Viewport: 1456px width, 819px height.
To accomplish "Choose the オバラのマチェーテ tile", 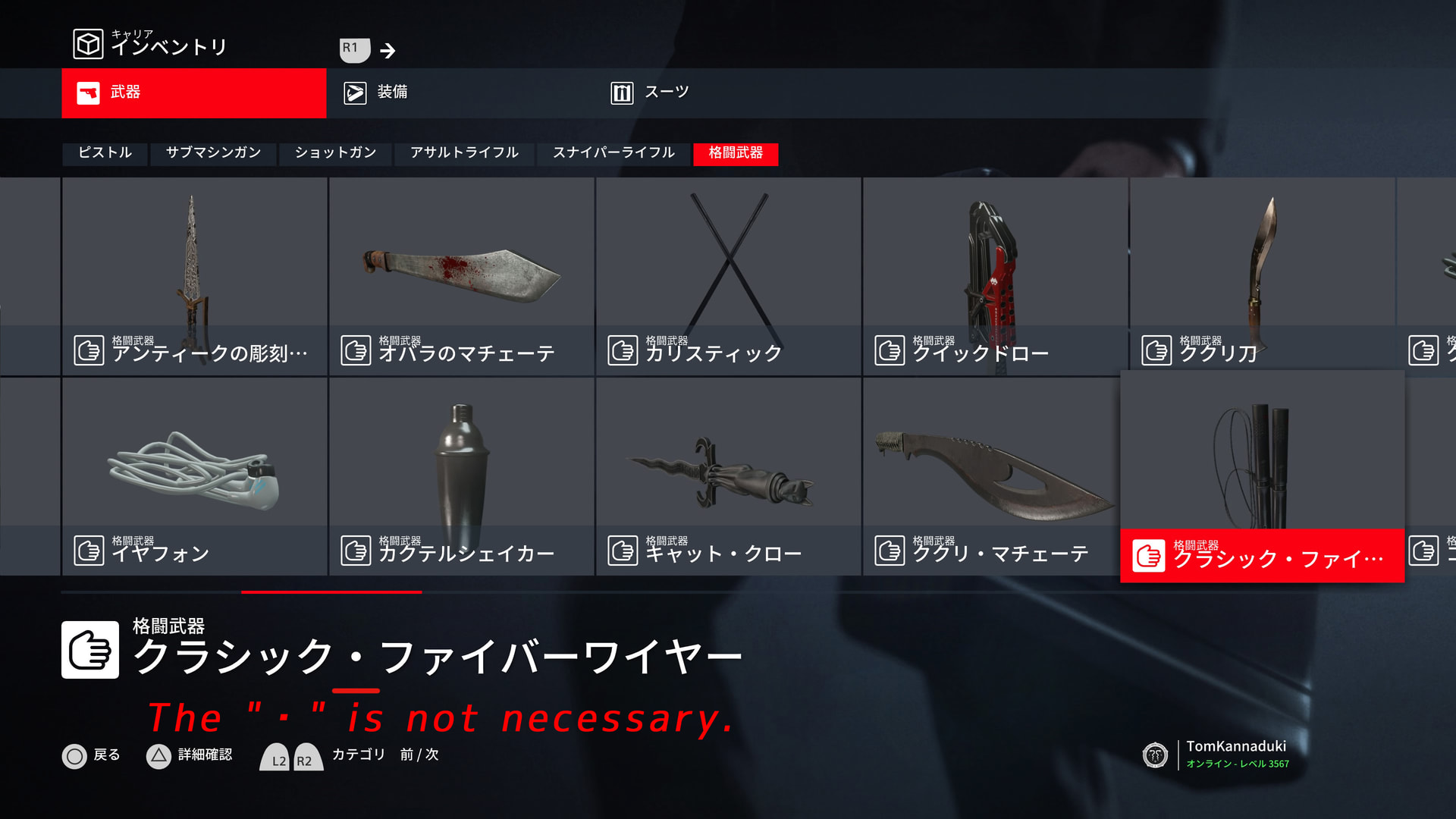I will 461,276.
